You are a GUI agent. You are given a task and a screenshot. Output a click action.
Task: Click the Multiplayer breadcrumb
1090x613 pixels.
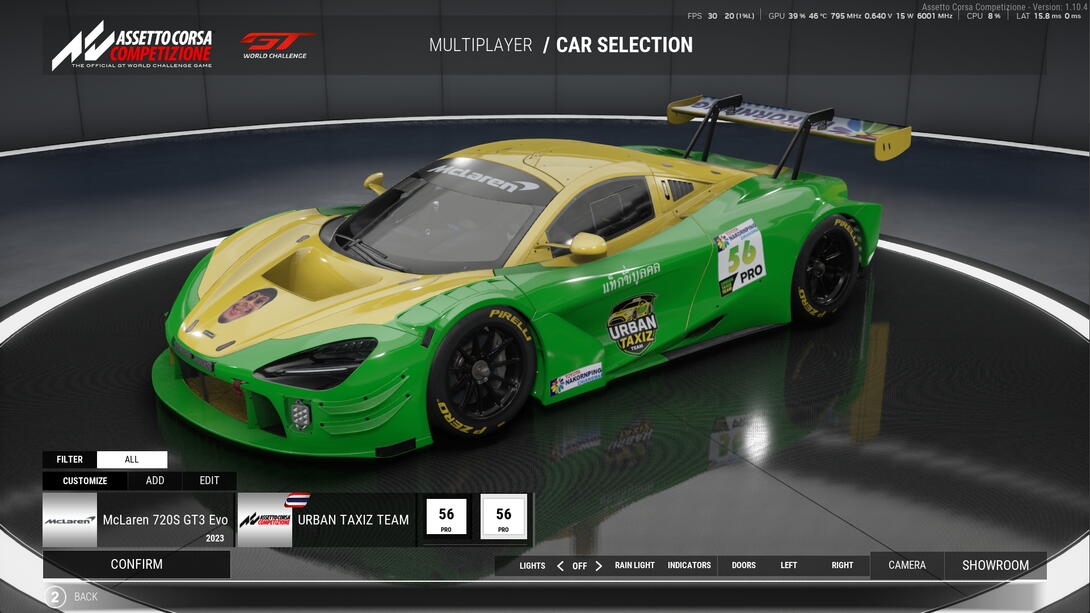[x=480, y=45]
